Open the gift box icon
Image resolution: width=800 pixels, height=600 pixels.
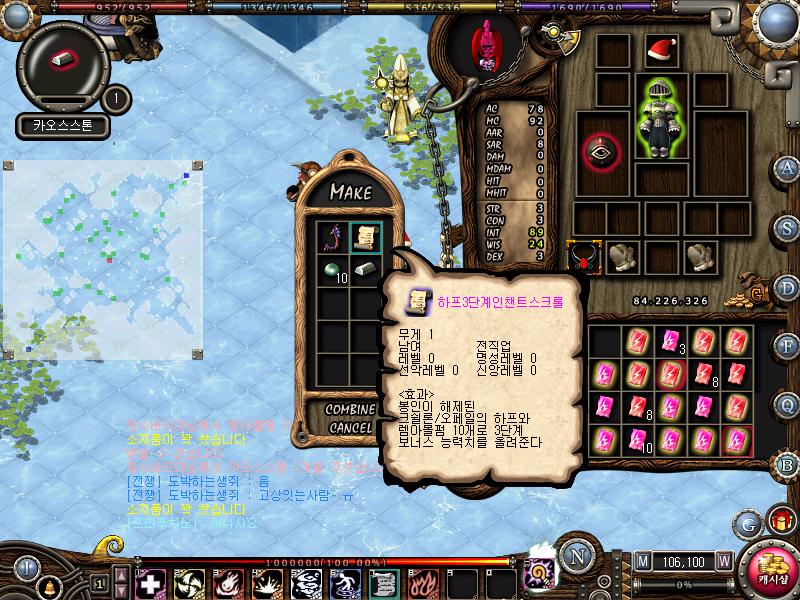click(x=780, y=520)
